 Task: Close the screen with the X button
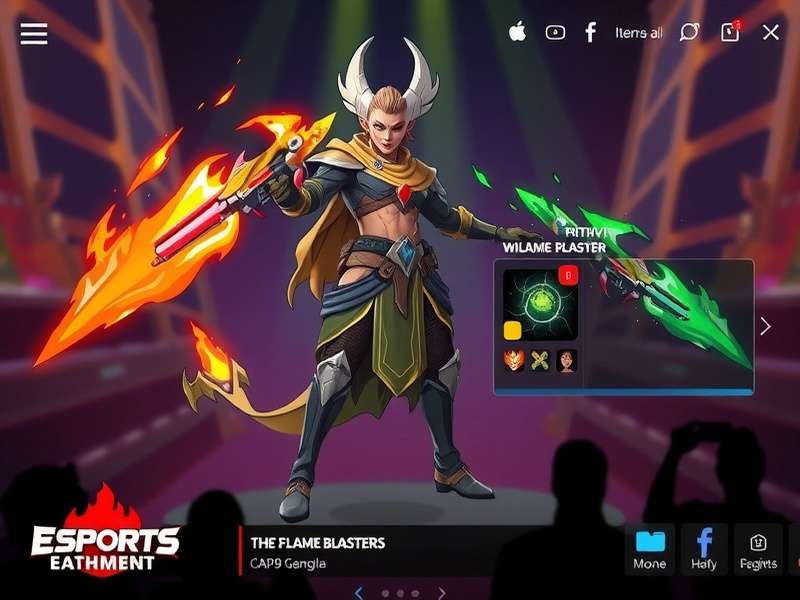[x=771, y=32]
